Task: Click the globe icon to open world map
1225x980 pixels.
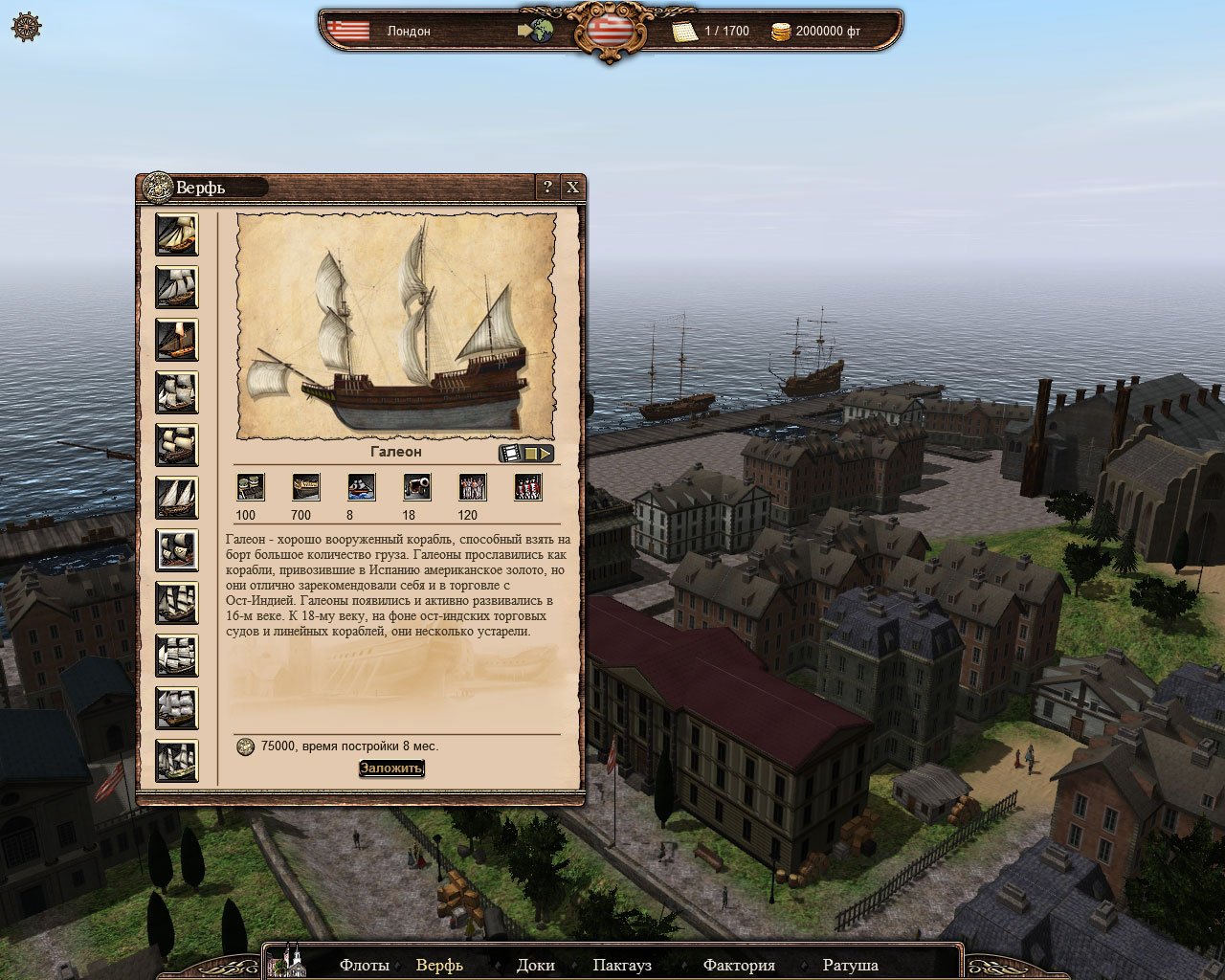Action: pos(542,31)
